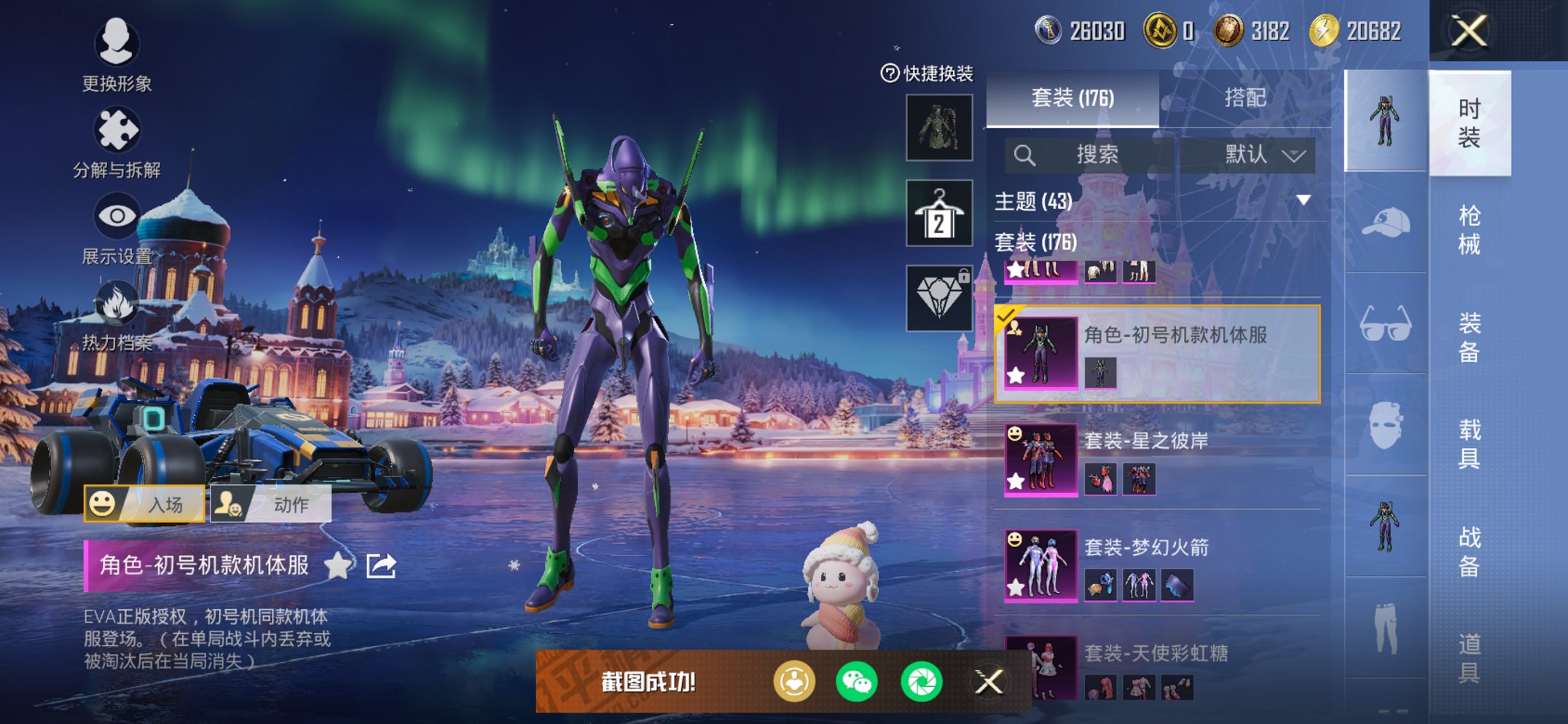Select the 套装 (176) tab

(1073, 98)
